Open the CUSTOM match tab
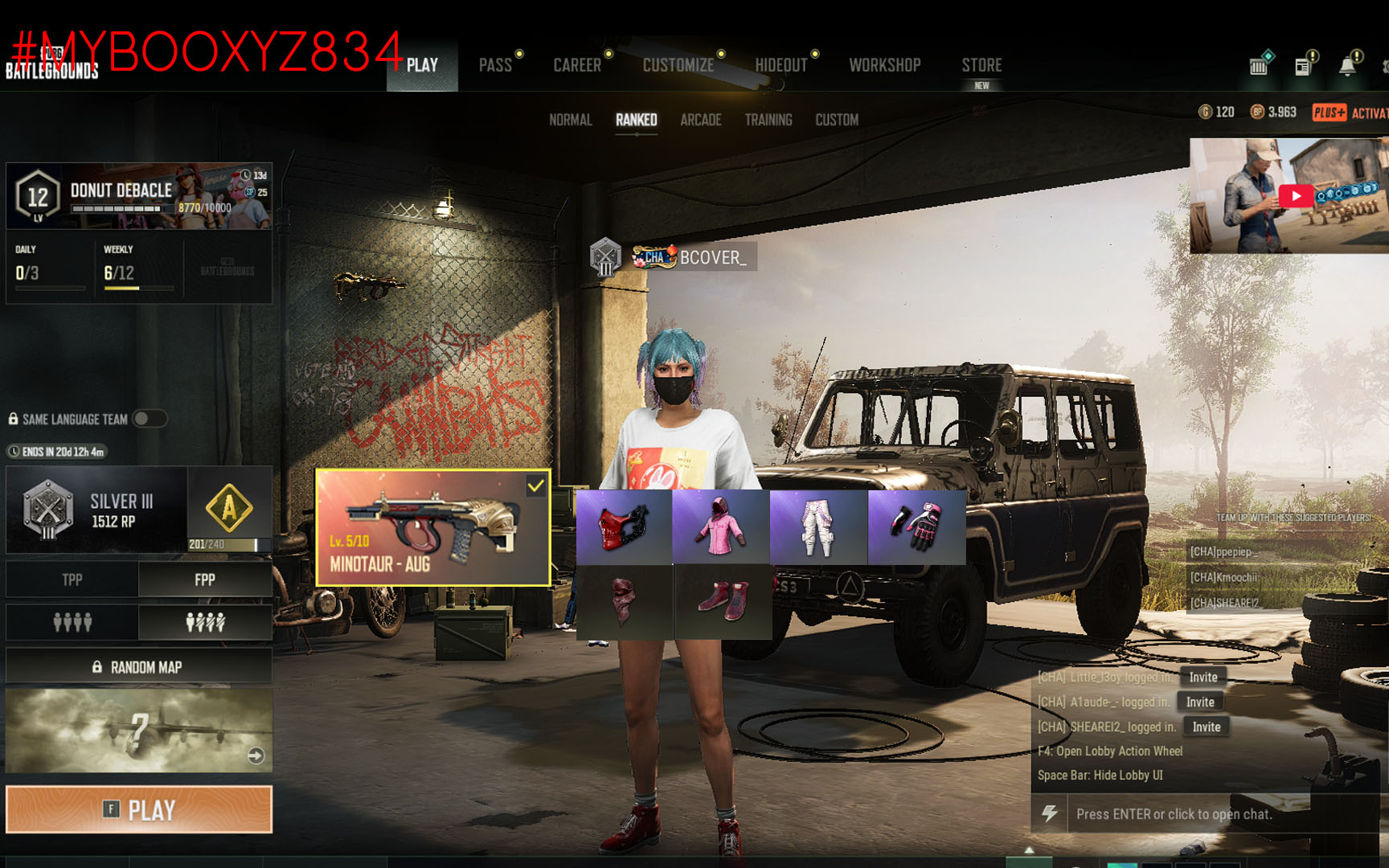The image size is (1389, 868). tap(837, 120)
